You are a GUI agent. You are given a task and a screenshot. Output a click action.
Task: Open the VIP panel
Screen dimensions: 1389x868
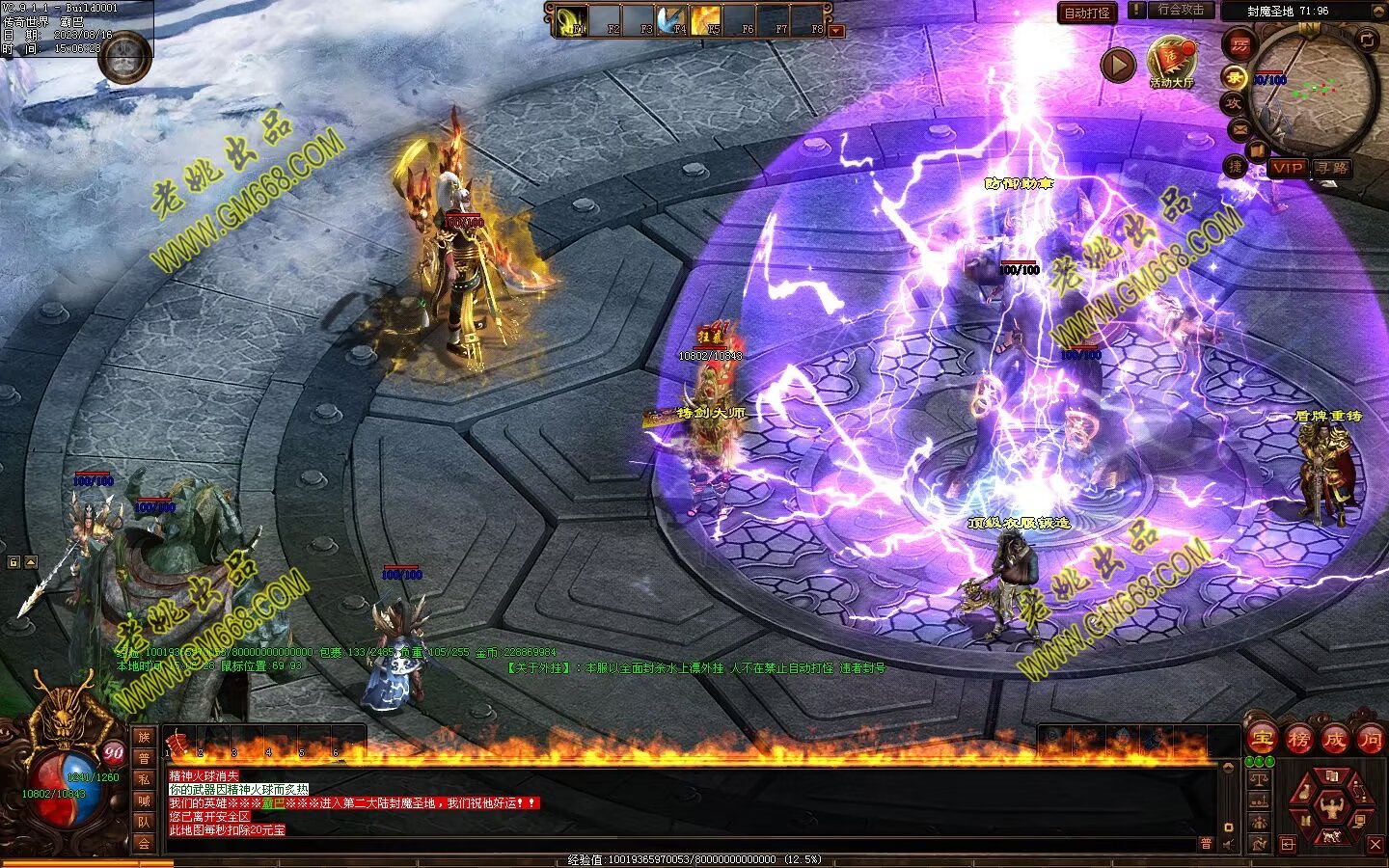point(1287,168)
